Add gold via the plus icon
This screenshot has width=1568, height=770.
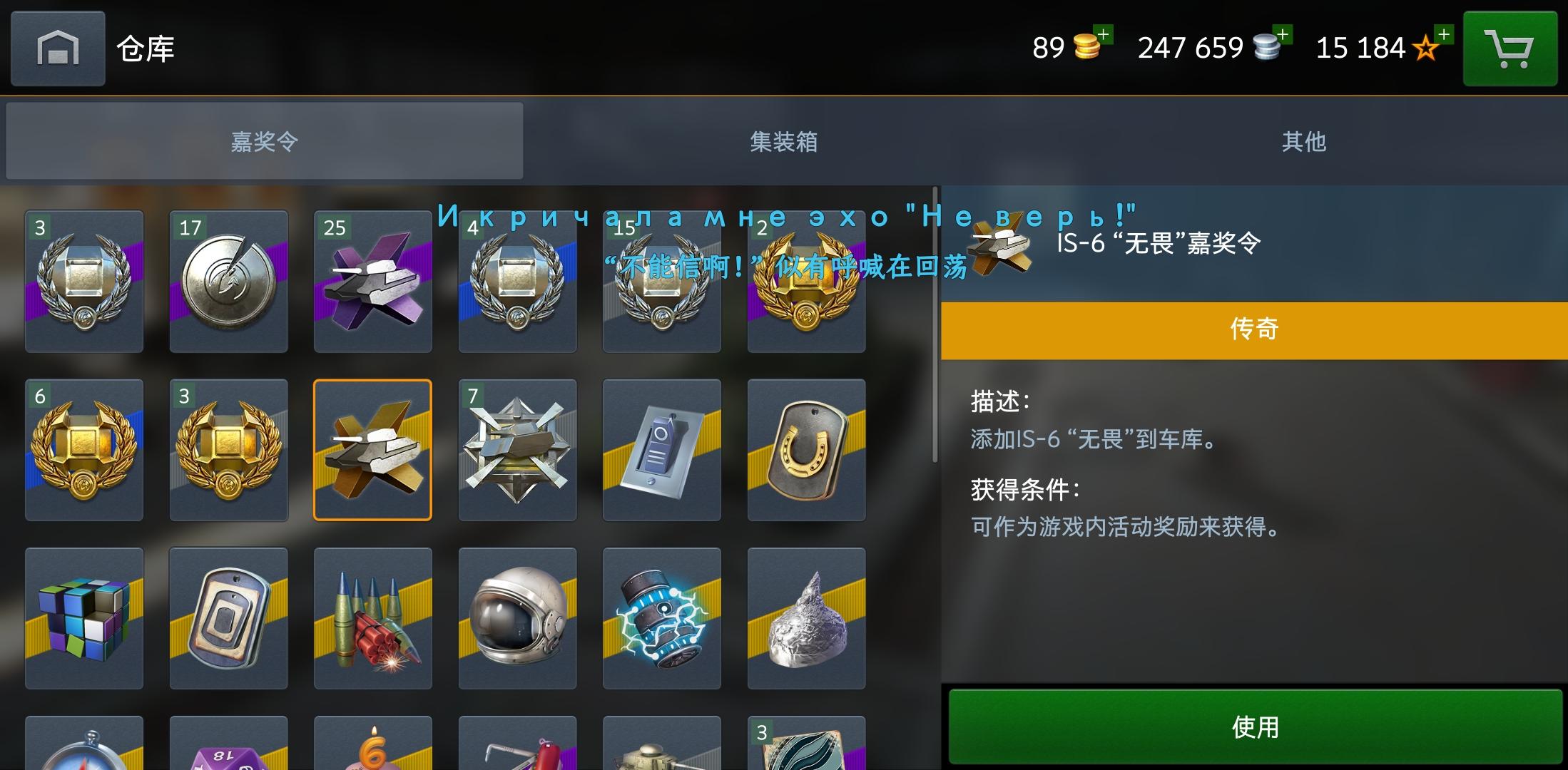tap(1104, 36)
